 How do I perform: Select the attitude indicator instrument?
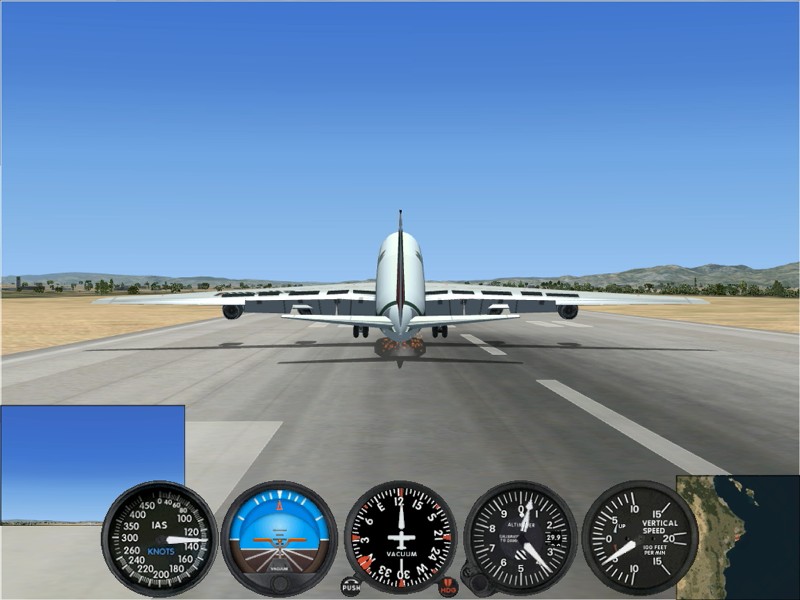coord(279,537)
